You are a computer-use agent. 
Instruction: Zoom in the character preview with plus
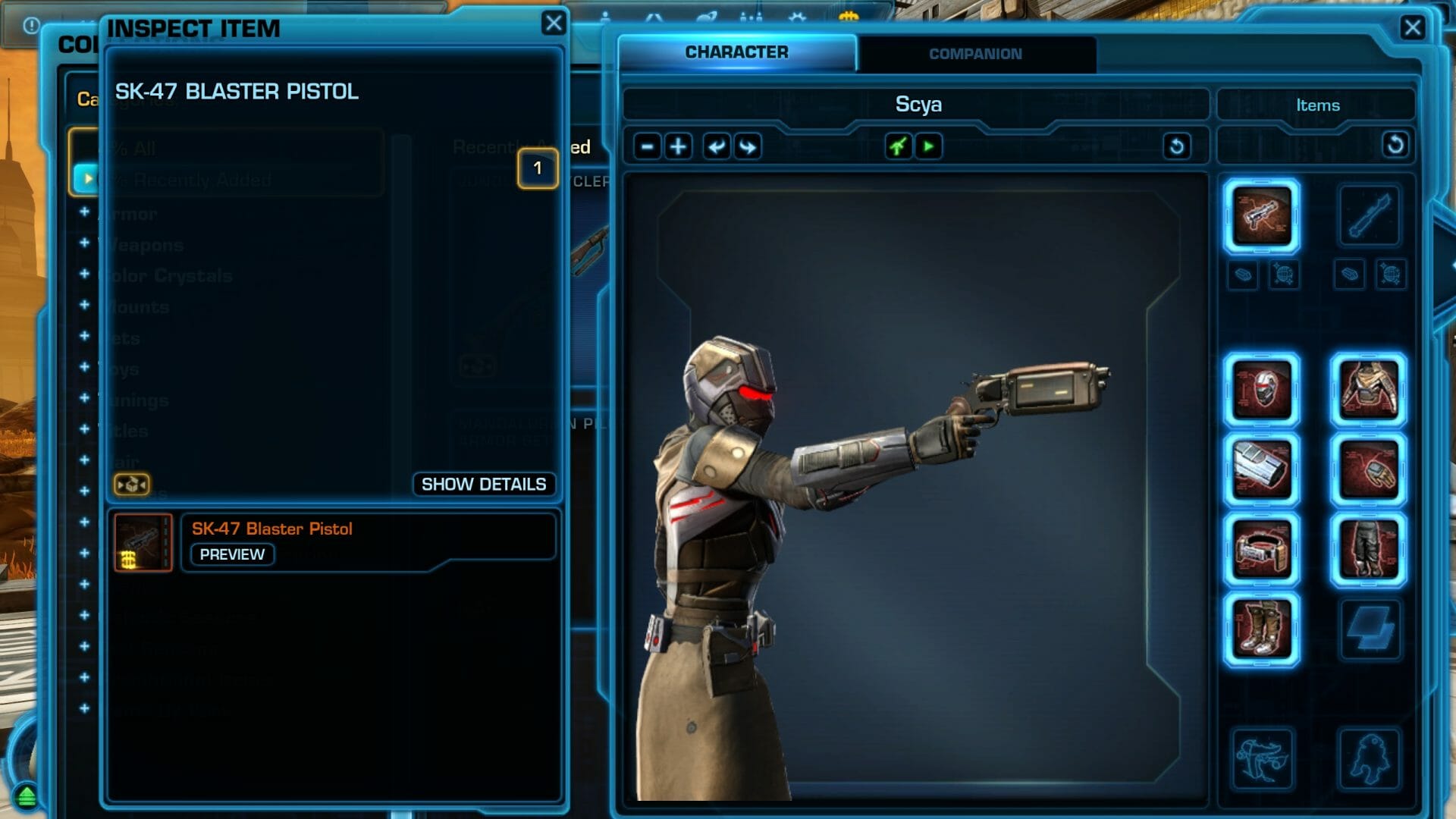[x=678, y=146]
